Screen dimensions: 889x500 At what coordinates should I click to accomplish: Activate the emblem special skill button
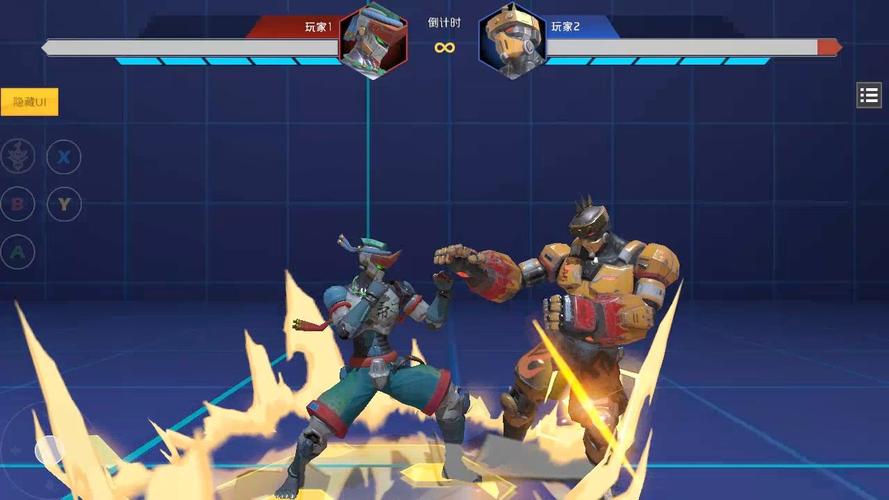17,156
